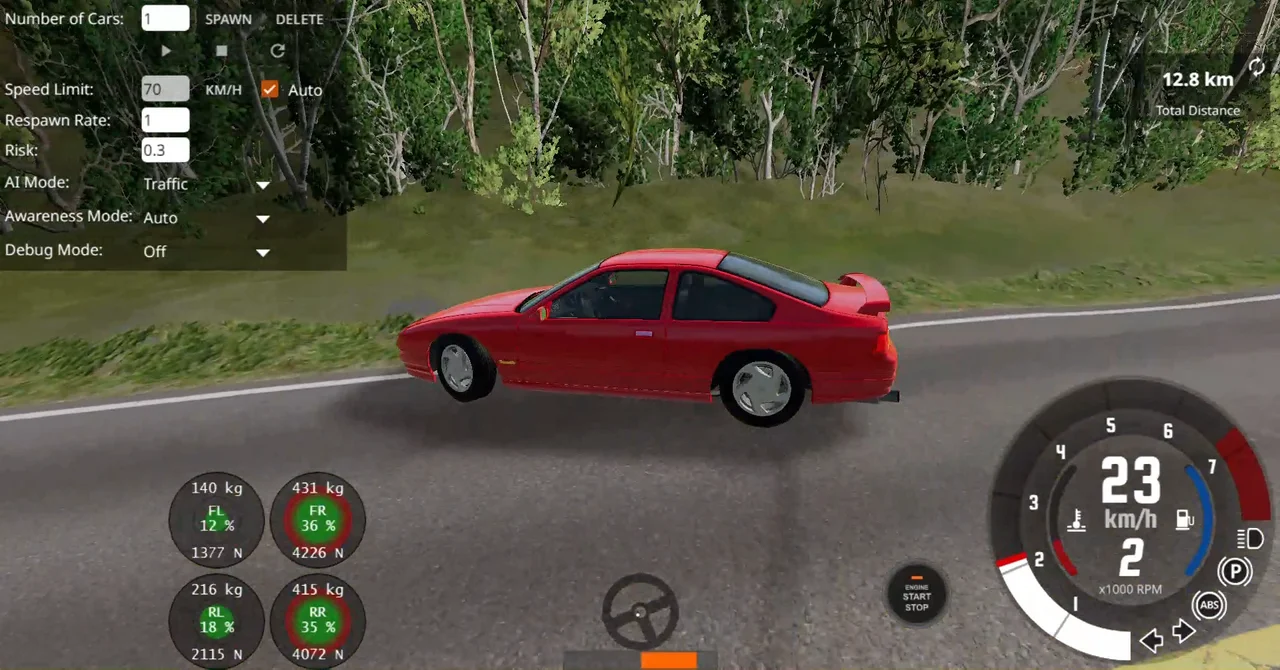
Task: Change the Risk value field
Action: coord(165,151)
